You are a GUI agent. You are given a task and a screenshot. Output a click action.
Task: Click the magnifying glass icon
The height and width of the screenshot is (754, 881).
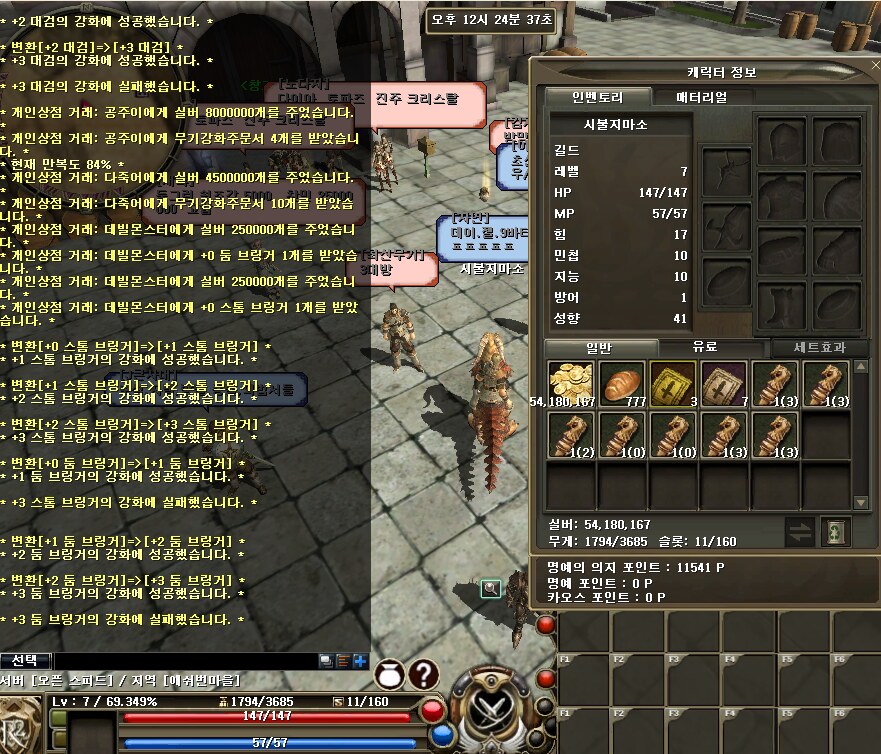[490, 589]
